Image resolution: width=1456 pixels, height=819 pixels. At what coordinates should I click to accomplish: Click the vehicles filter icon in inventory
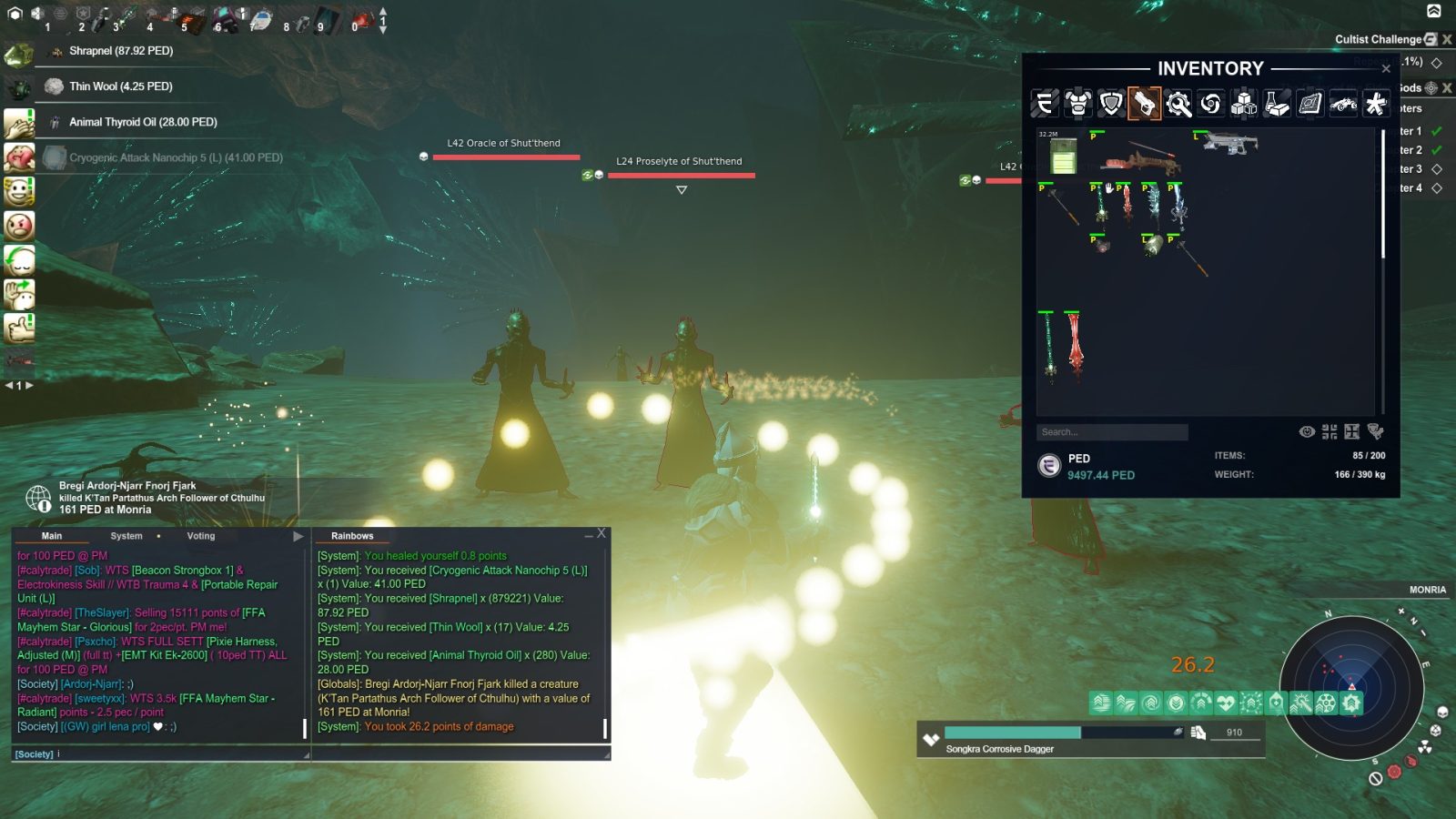point(1343,104)
